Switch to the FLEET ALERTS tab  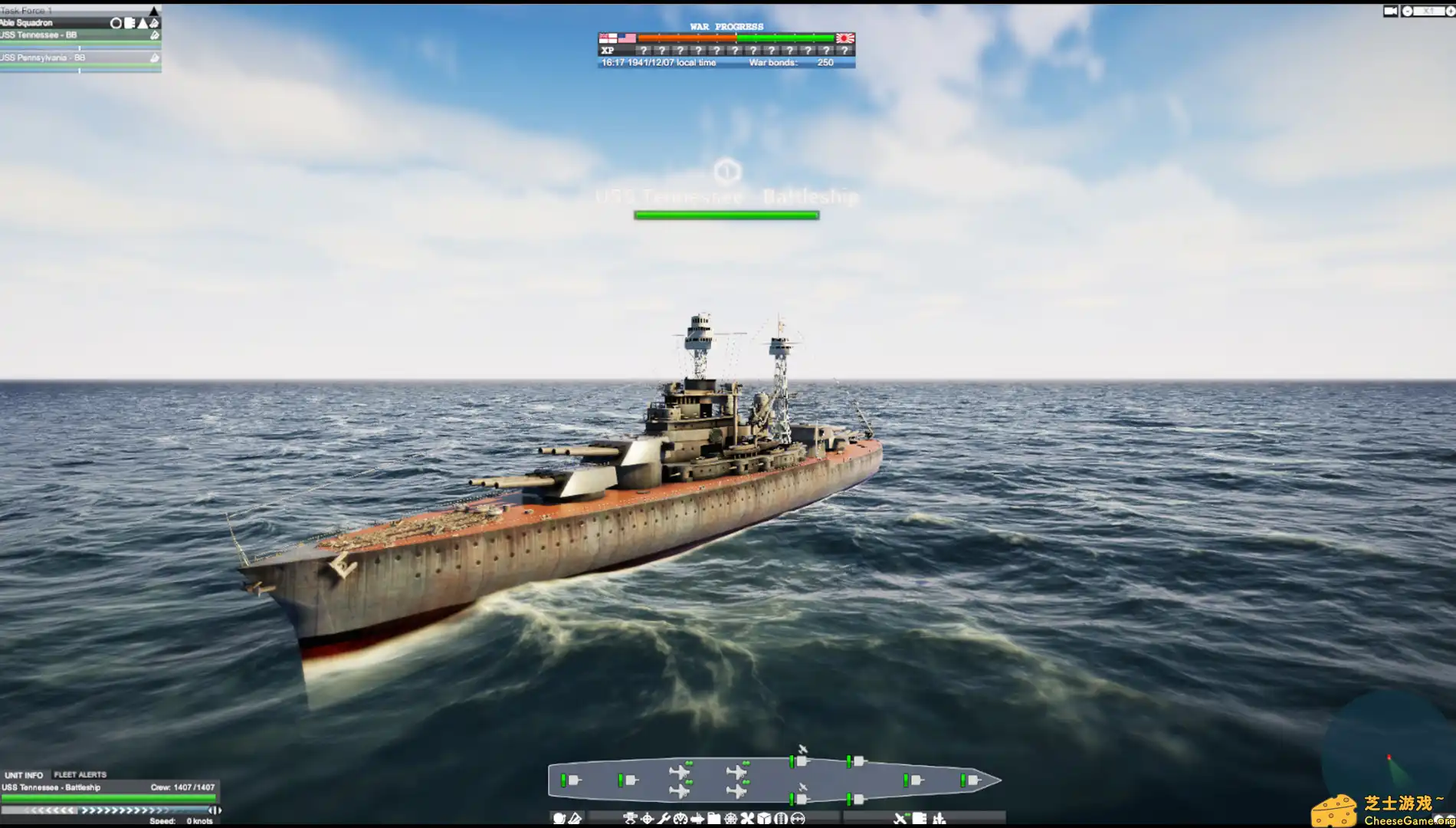80,774
